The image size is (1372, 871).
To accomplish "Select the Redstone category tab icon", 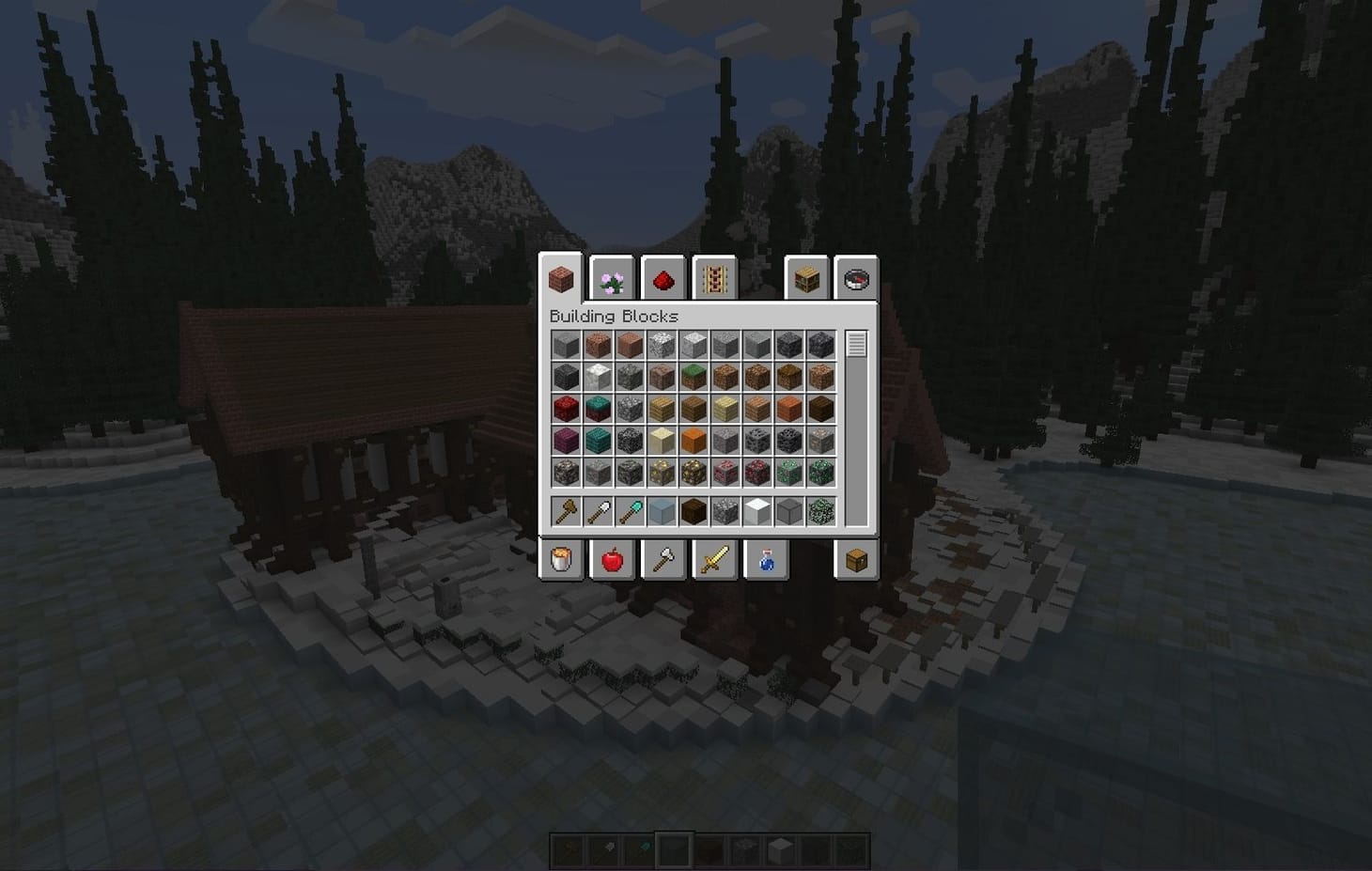I will coord(663,277).
